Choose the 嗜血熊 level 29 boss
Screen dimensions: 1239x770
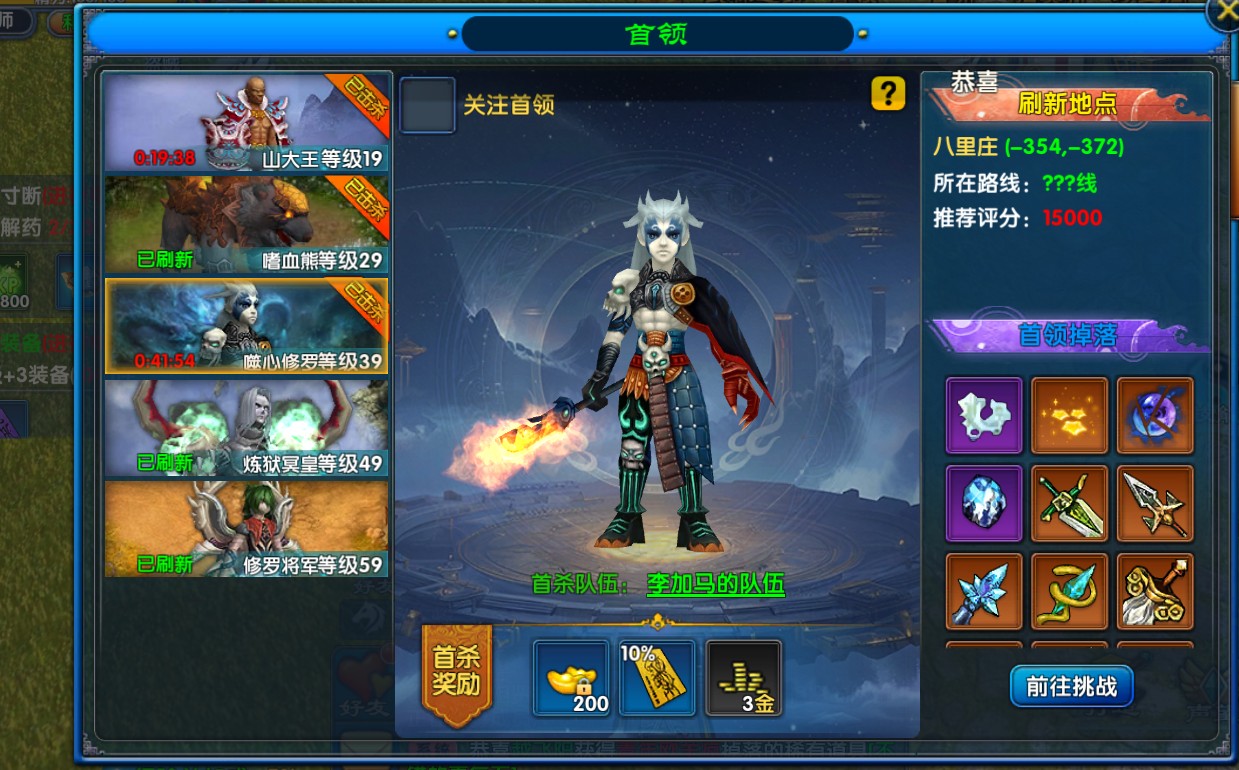coord(246,225)
